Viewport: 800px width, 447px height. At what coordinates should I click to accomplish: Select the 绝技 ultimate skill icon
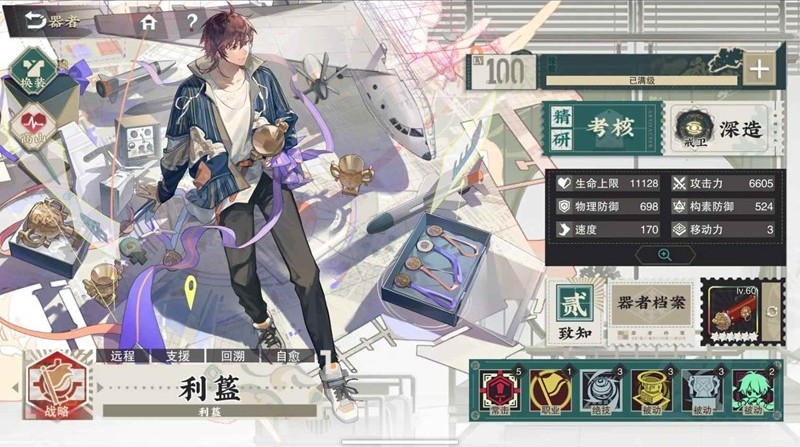601,391
